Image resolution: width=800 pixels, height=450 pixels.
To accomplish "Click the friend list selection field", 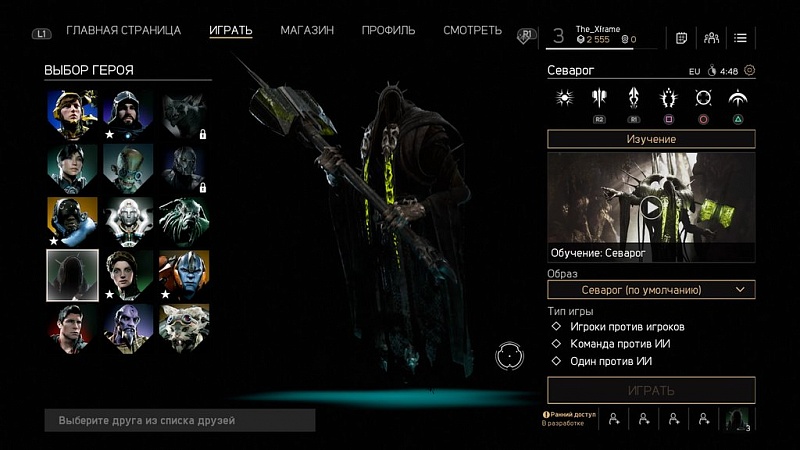I will pos(180,421).
